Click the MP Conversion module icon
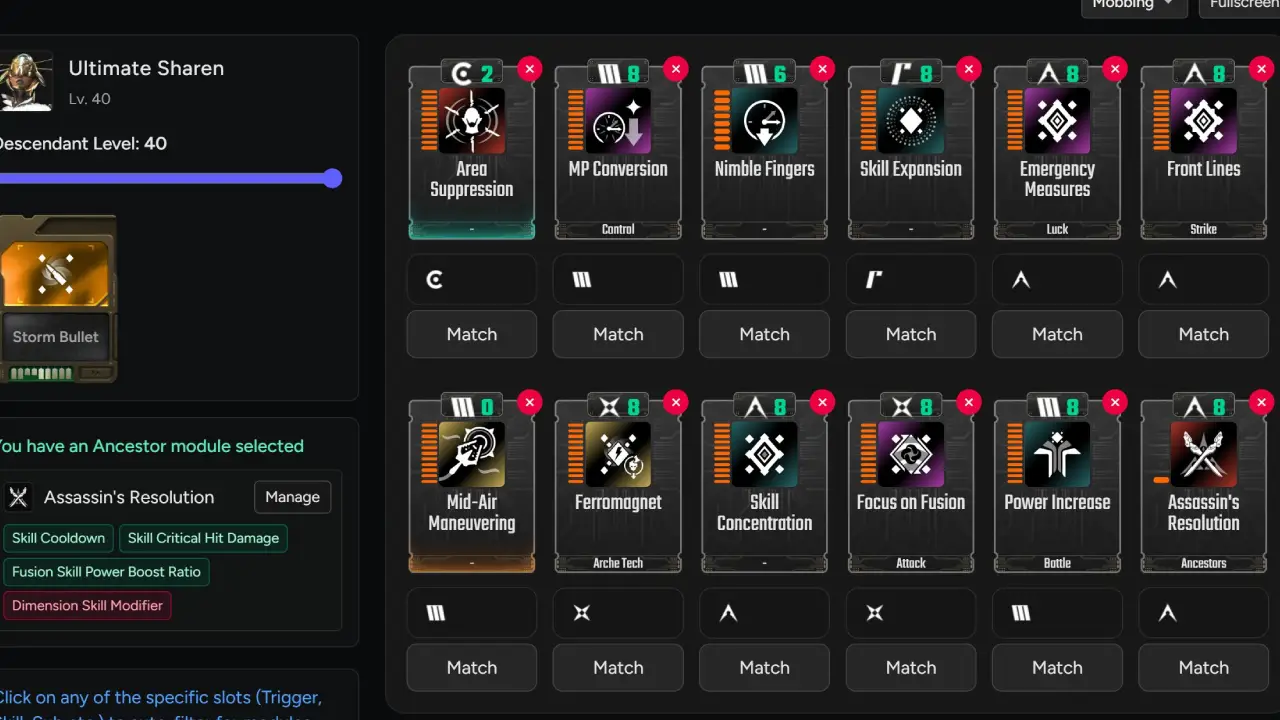Screen dimensions: 1280x720 point(617,121)
